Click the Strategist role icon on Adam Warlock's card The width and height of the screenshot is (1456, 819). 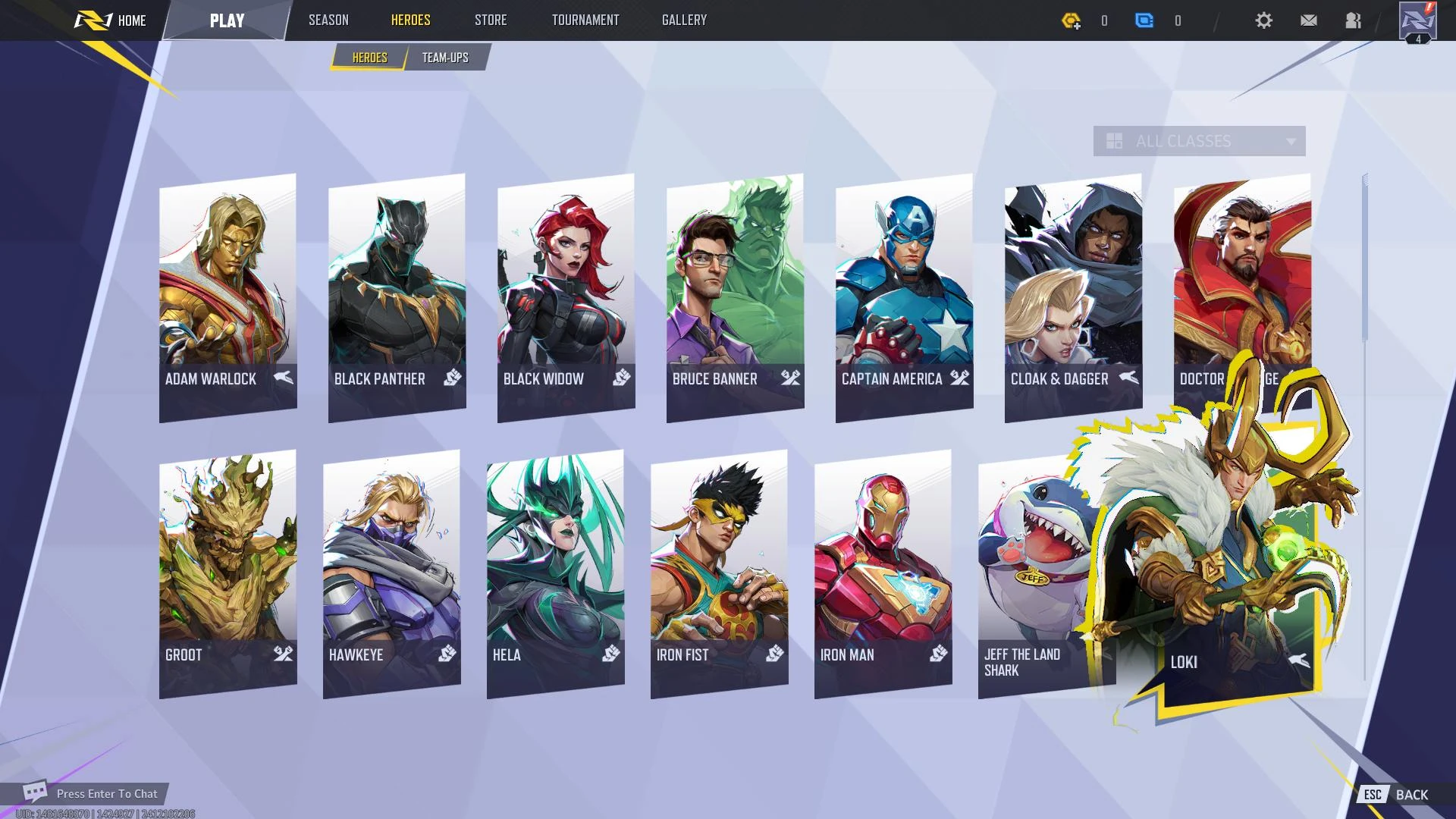tap(281, 378)
